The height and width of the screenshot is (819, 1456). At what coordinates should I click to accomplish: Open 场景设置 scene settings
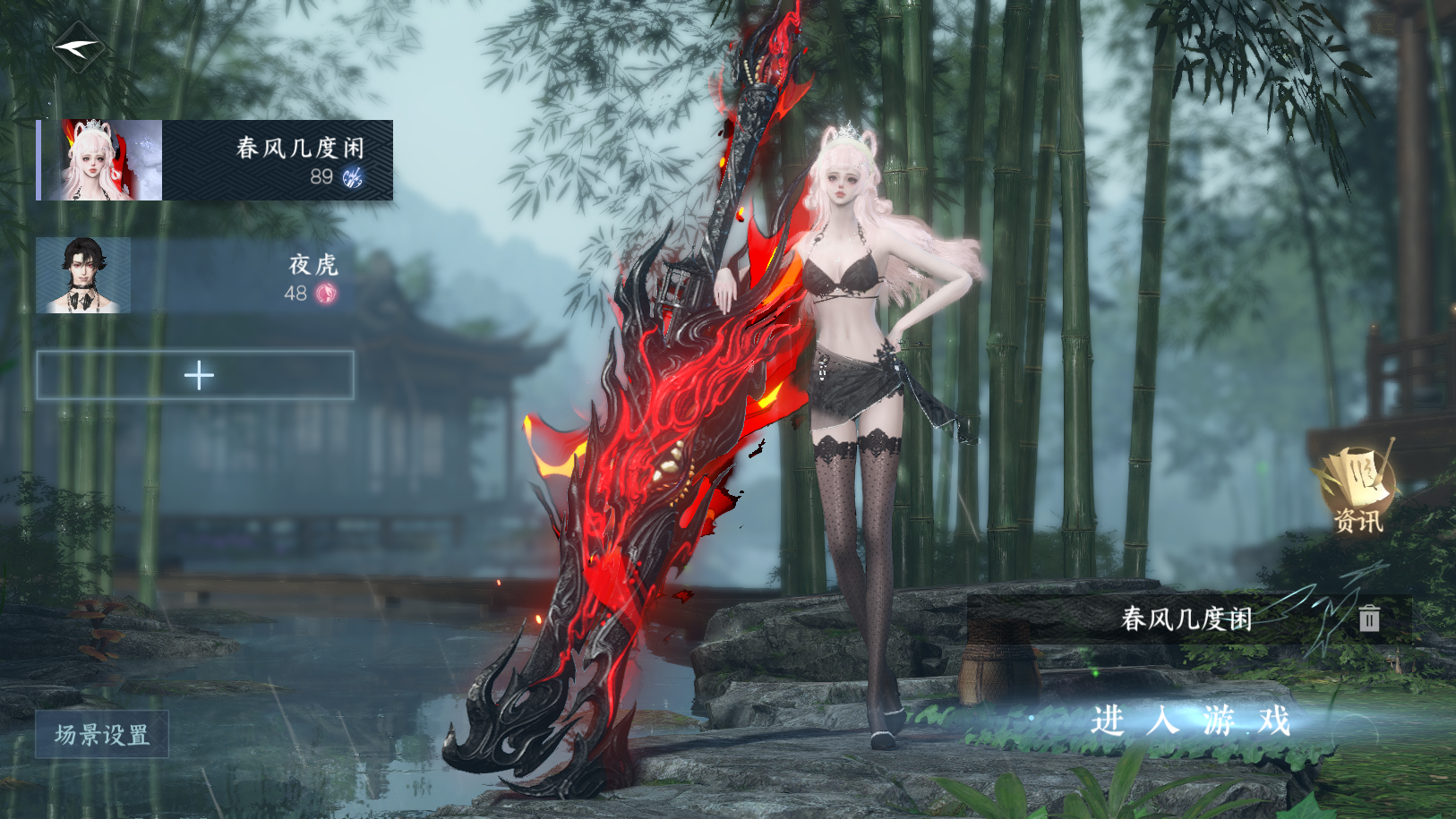[x=102, y=735]
